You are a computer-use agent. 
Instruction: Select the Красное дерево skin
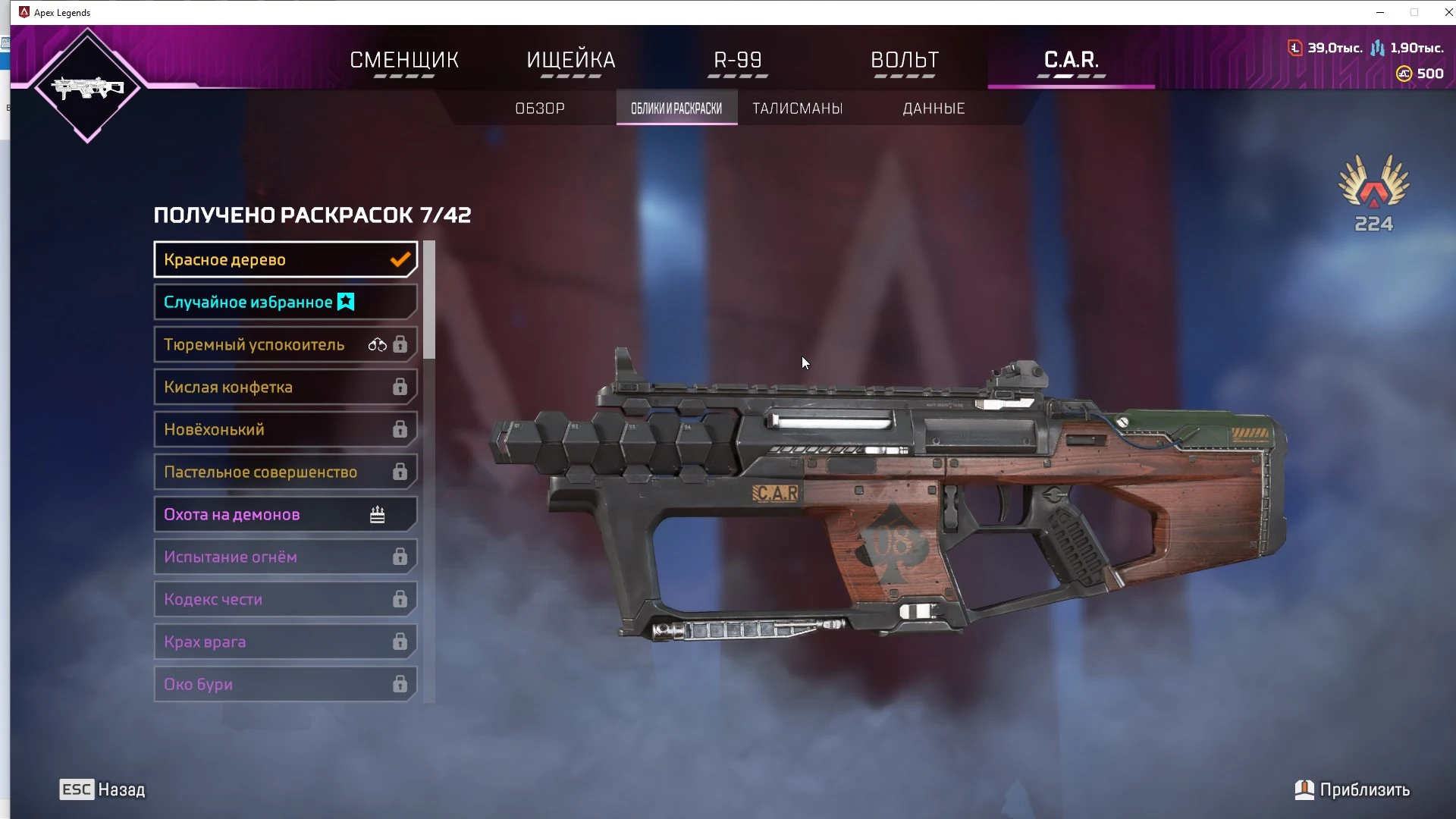point(285,260)
